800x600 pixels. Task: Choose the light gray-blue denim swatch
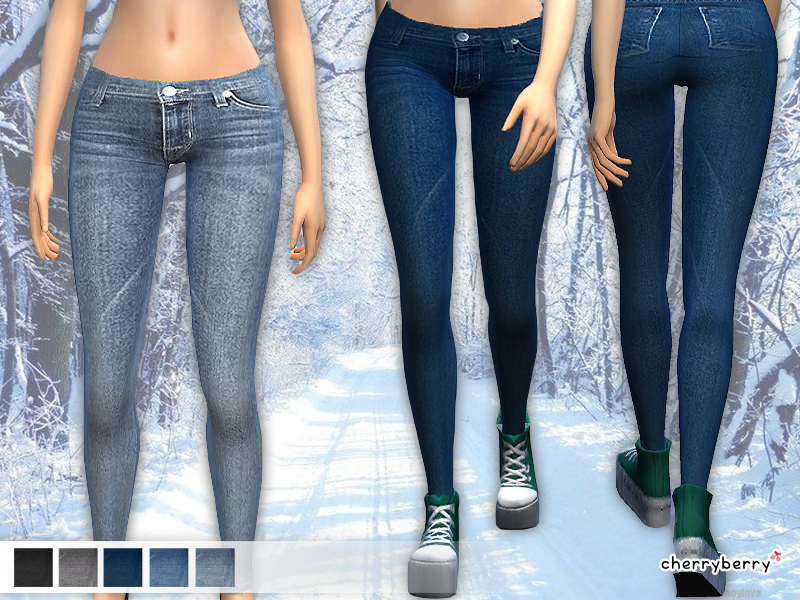coord(215,567)
